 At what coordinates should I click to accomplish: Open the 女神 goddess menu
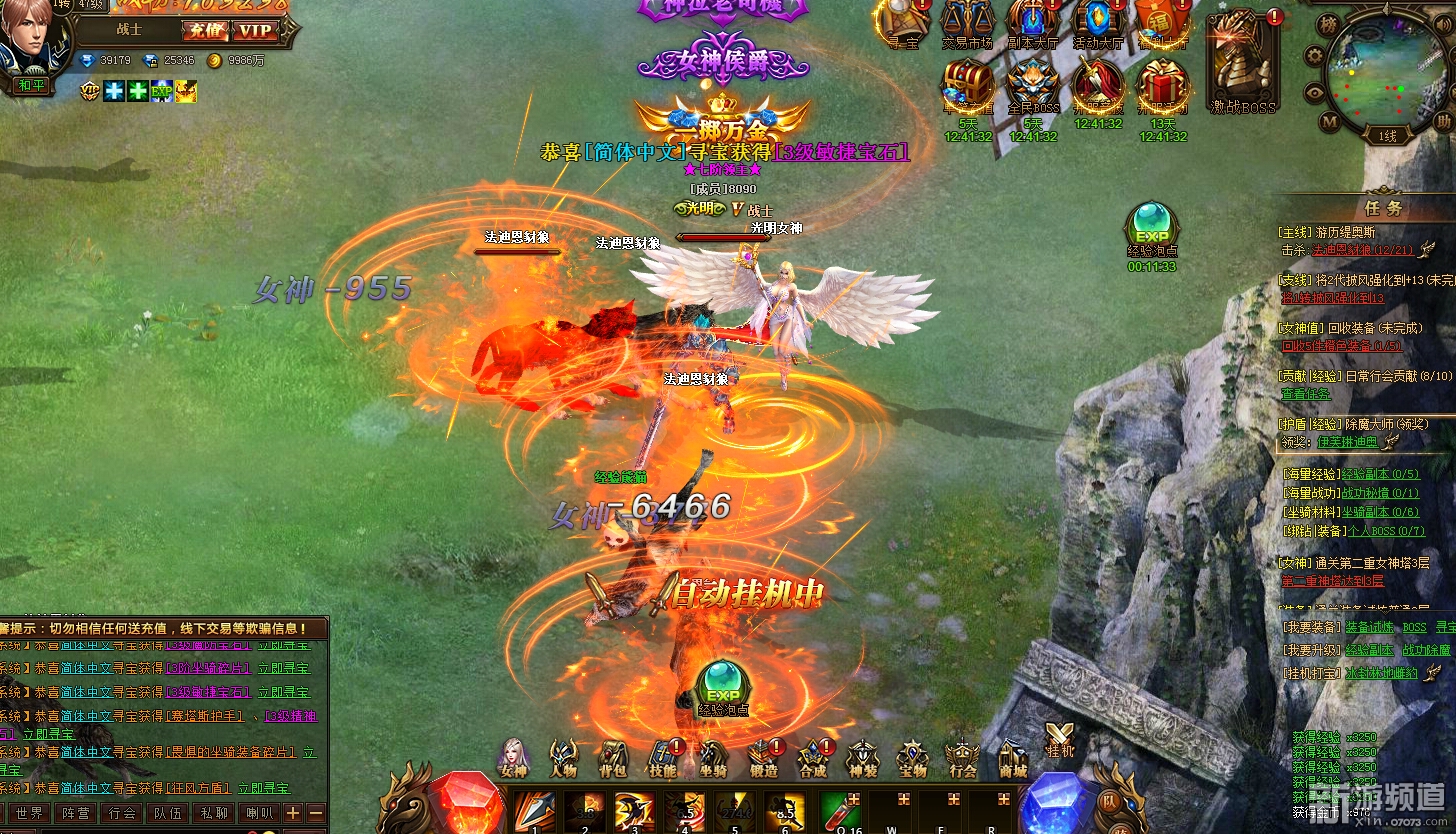(x=513, y=757)
